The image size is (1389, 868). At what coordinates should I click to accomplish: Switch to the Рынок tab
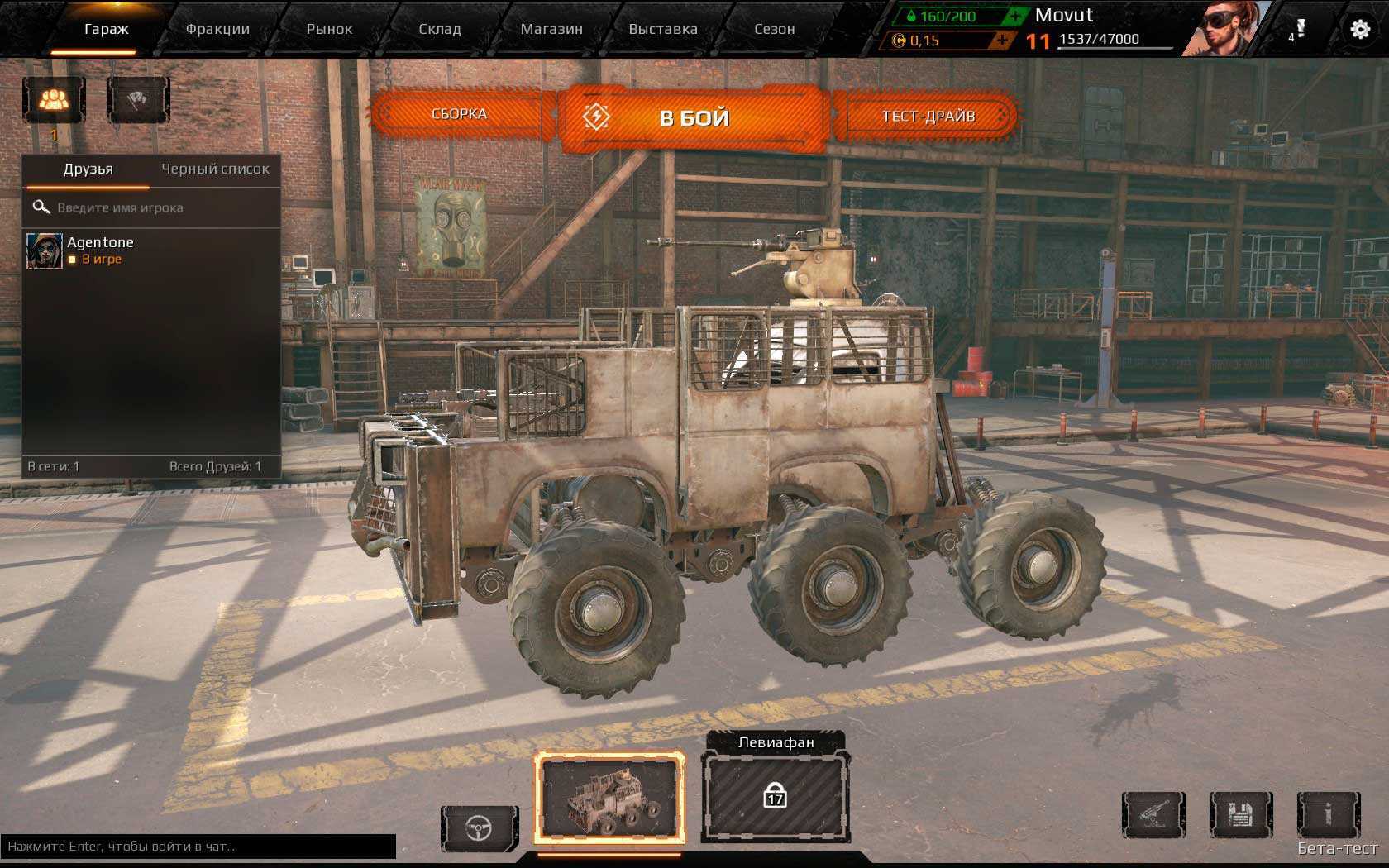click(x=329, y=29)
